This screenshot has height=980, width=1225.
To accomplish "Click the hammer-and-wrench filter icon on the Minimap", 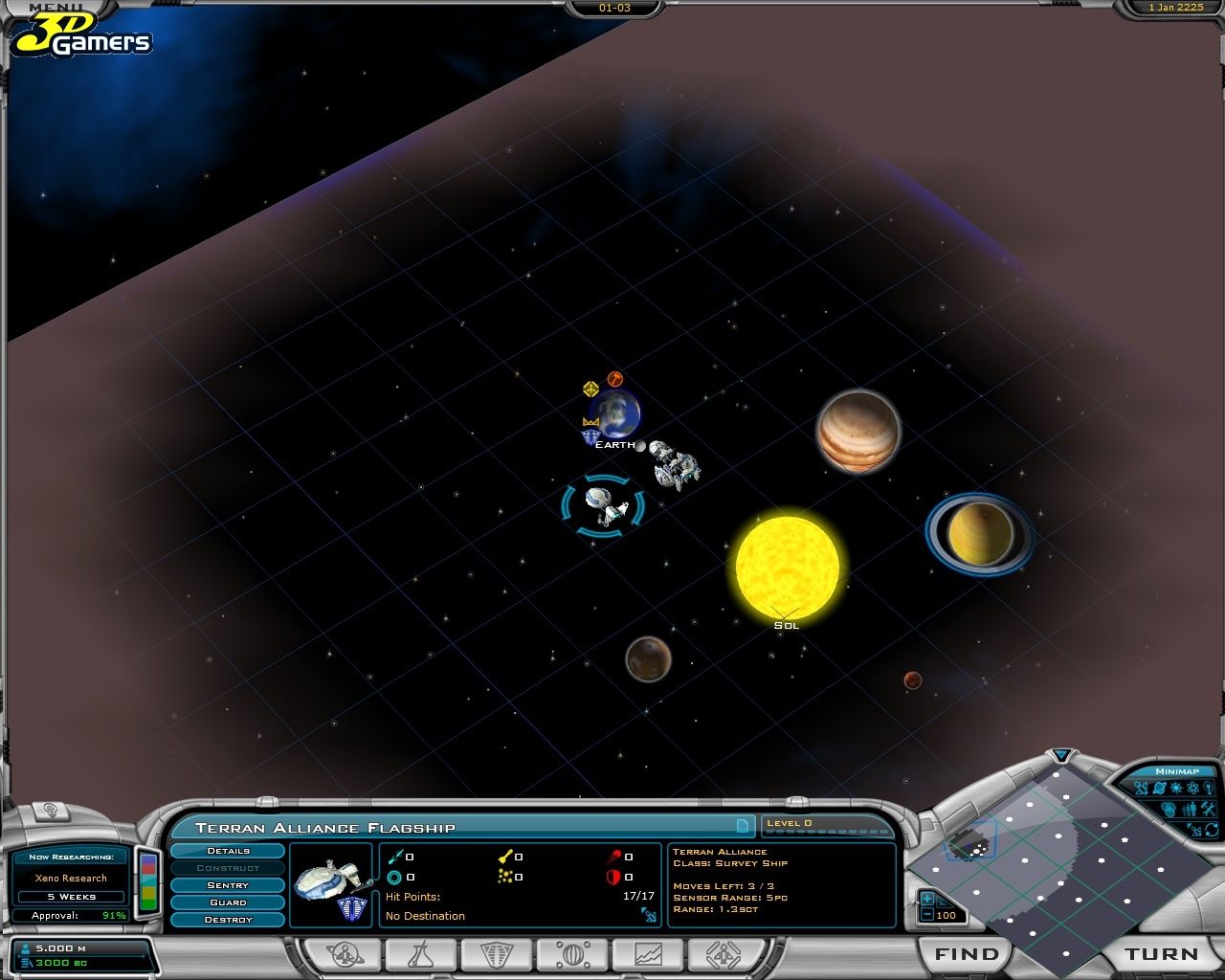I will tap(1208, 809).
